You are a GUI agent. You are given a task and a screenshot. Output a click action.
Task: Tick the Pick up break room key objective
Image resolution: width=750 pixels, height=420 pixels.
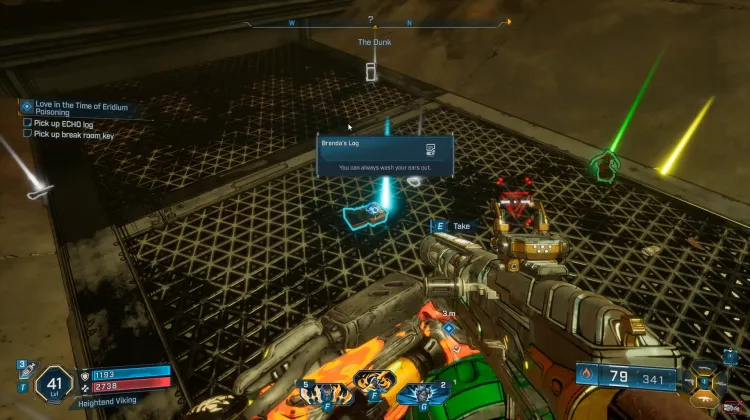[x=28, y=135]
